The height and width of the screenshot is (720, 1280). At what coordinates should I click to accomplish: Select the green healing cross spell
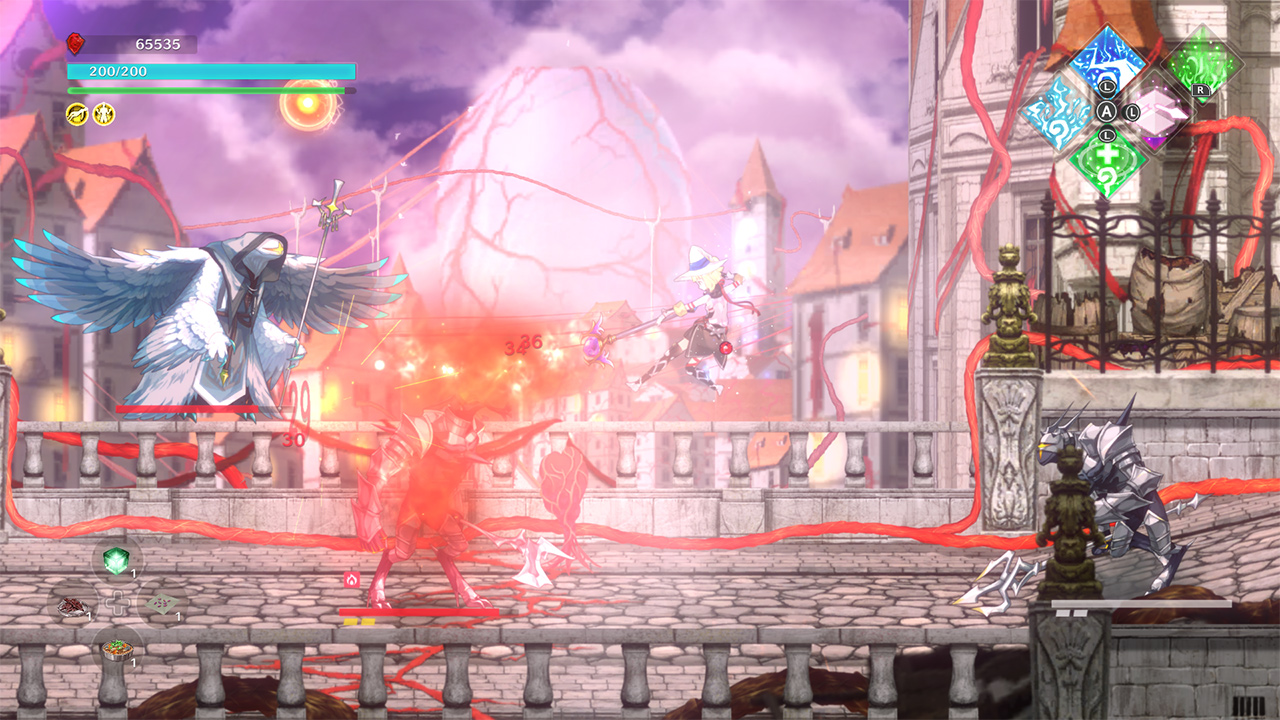1106,162
